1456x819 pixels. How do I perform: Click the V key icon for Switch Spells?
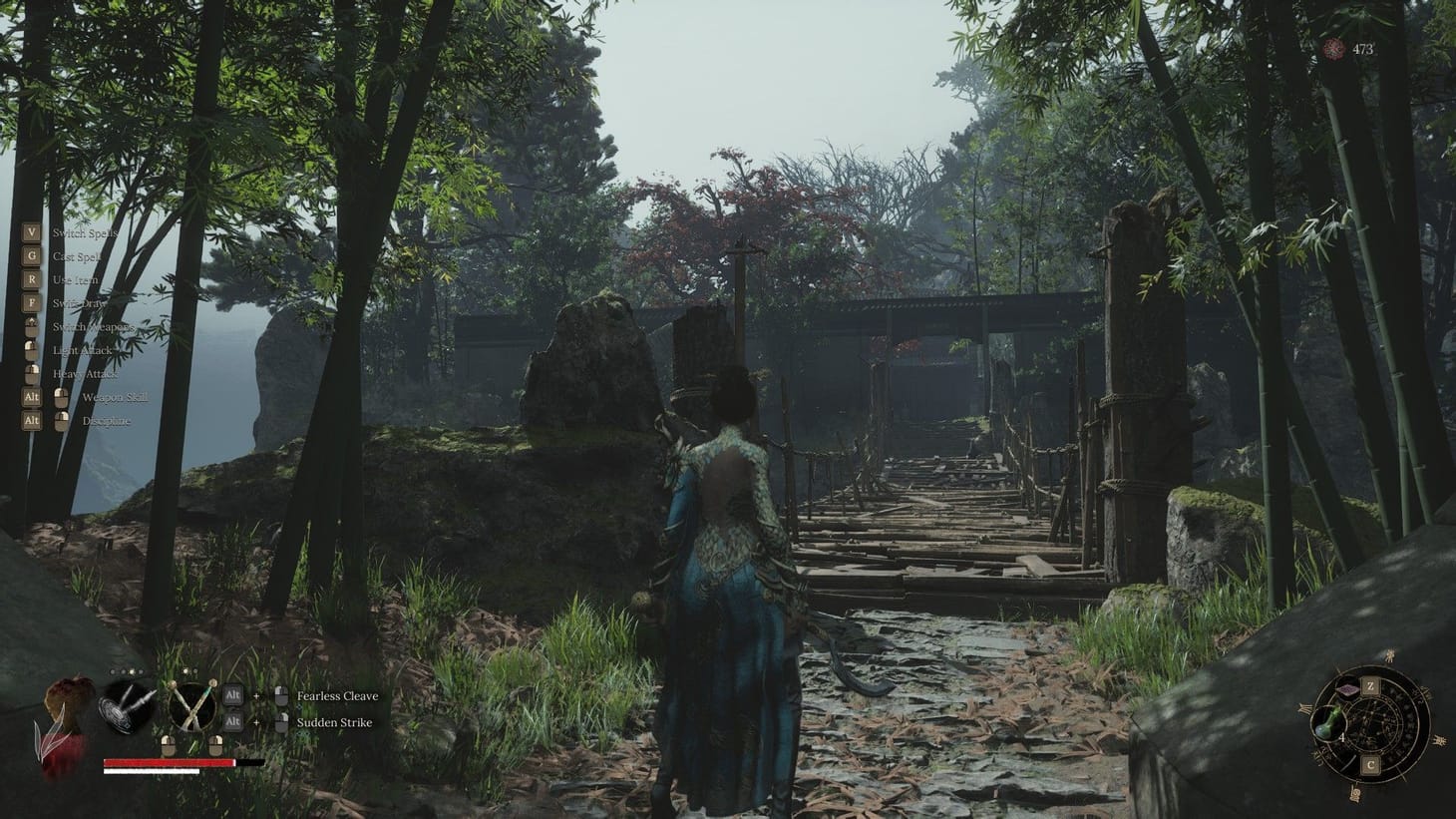tap(32, 231)
